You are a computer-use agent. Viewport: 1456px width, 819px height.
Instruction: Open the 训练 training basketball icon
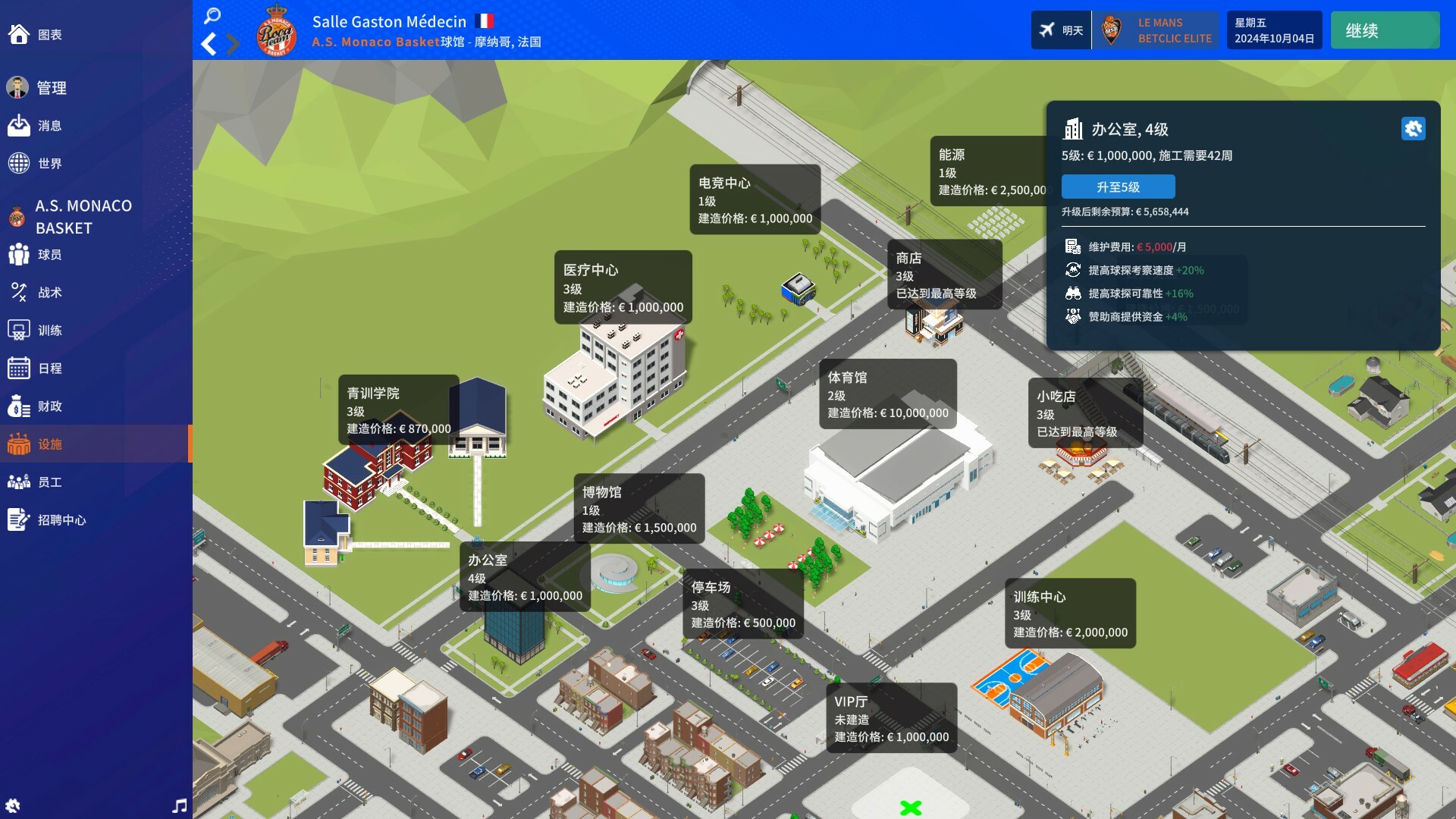pos(18,331)
